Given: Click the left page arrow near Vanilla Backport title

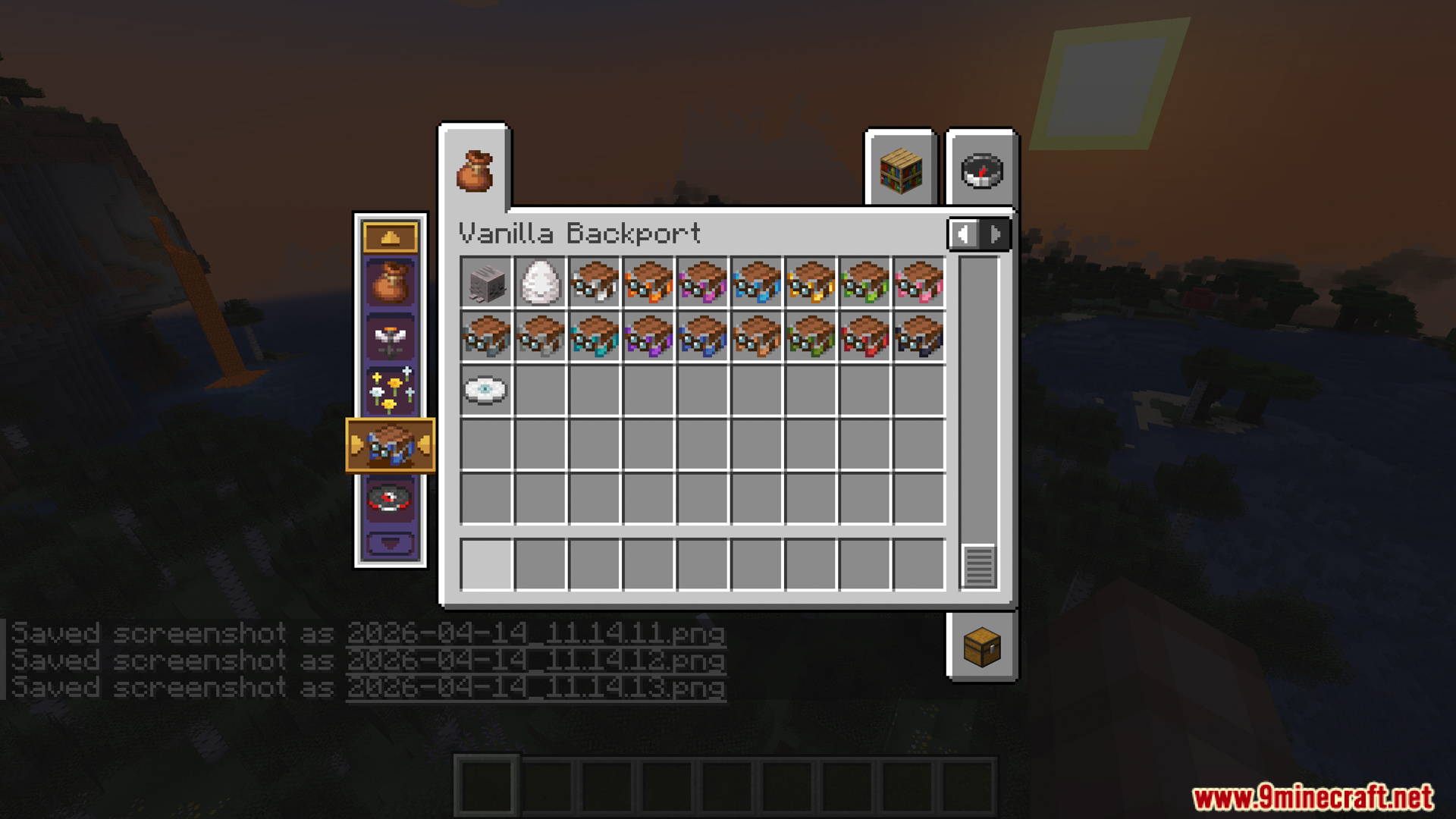Looking at the screenshot, I should (x=964, y=234).
